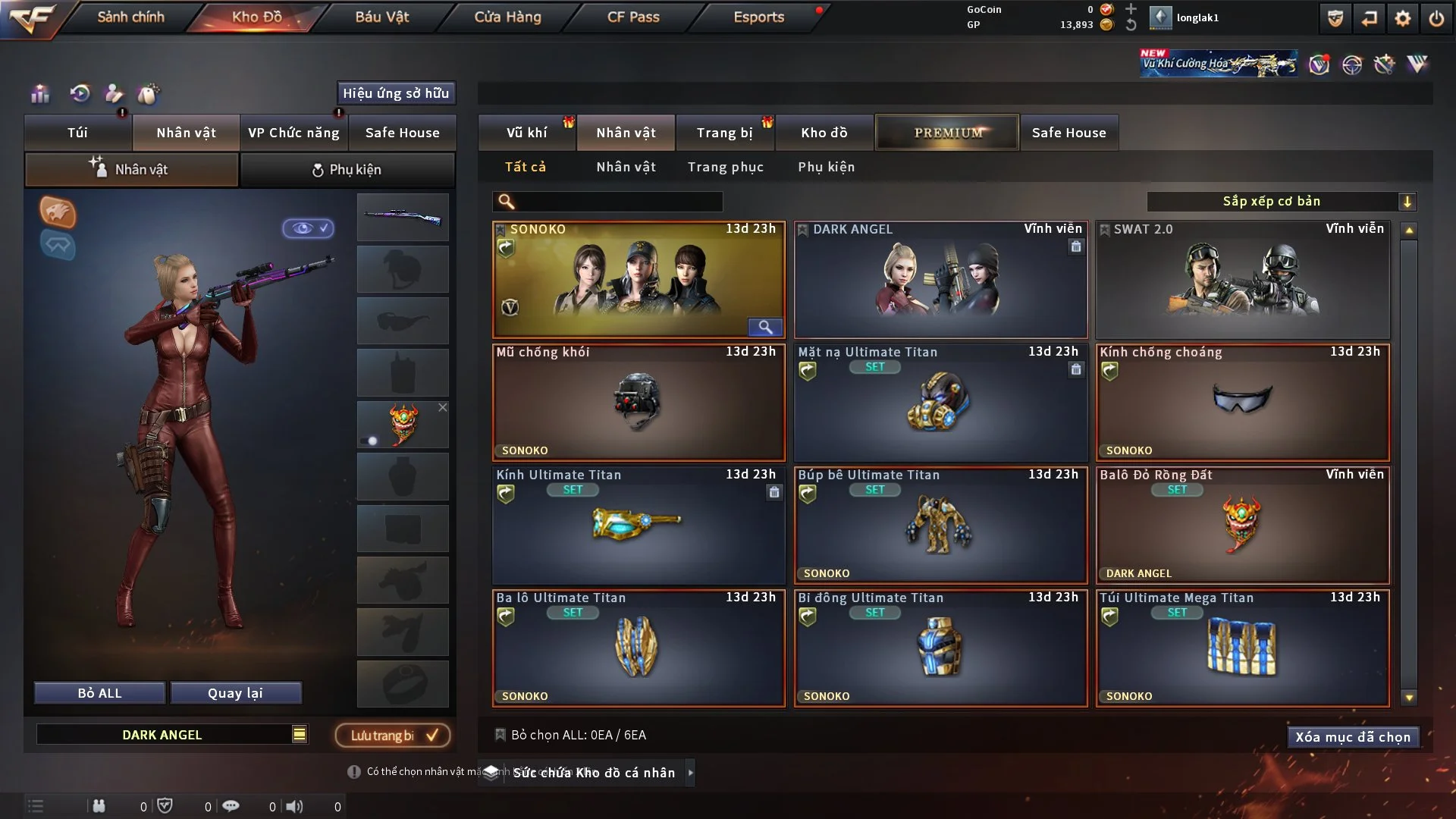Viewport: 1456px width, 819px height.
Task: Open the Cửa Hàng shop menu
Action: tap(507, 17)
